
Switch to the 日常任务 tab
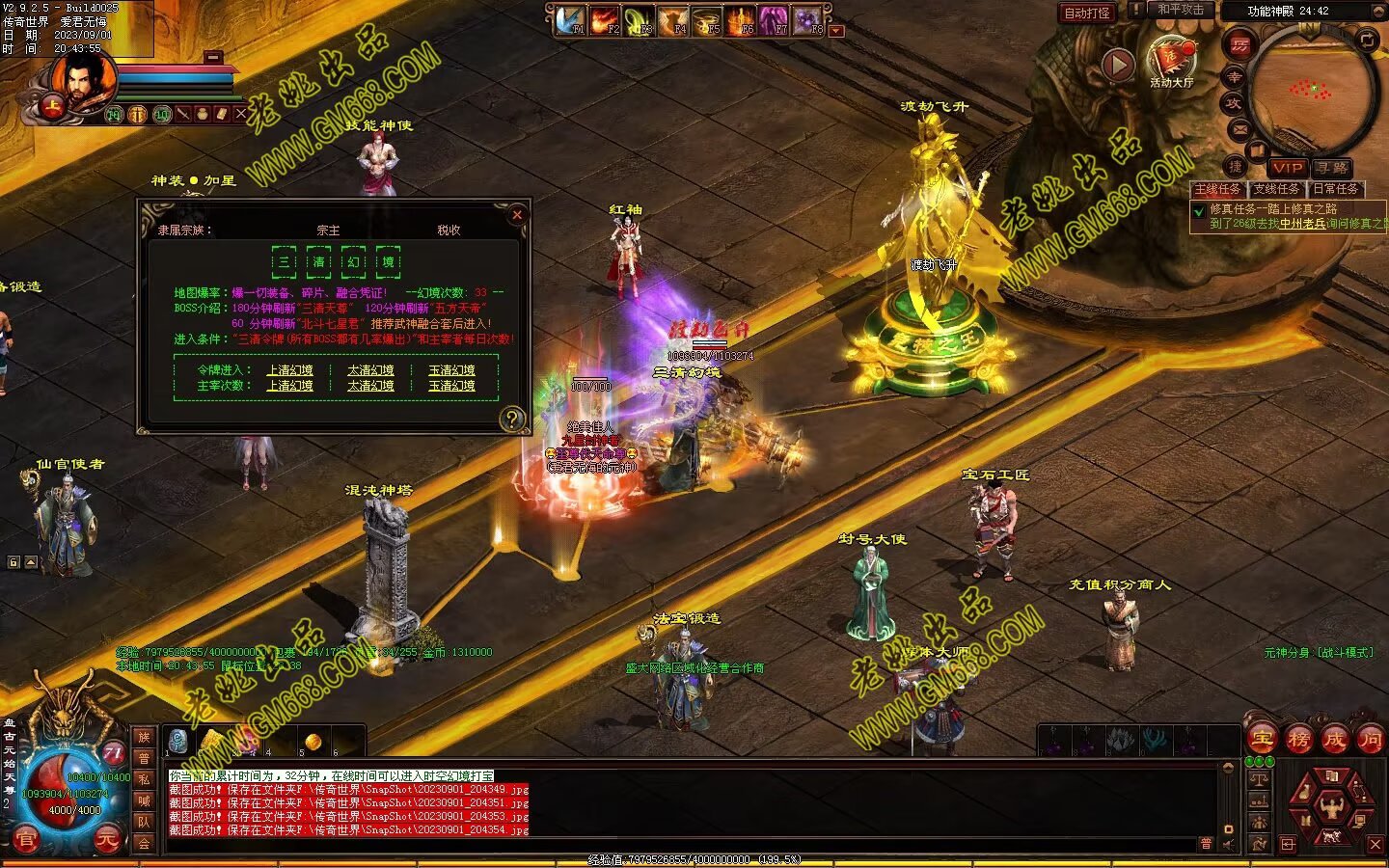click(1335, 189)
